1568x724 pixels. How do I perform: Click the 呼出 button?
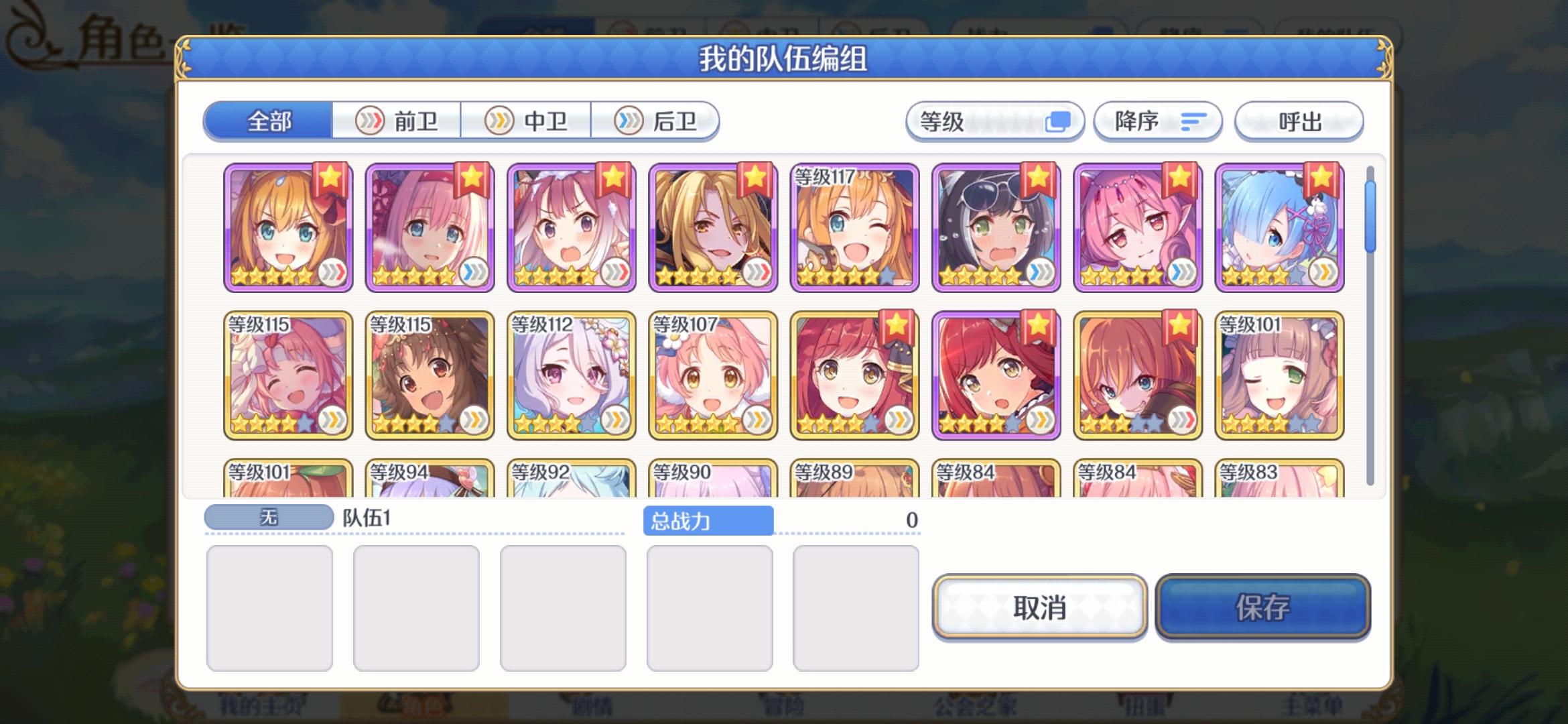1299,121
